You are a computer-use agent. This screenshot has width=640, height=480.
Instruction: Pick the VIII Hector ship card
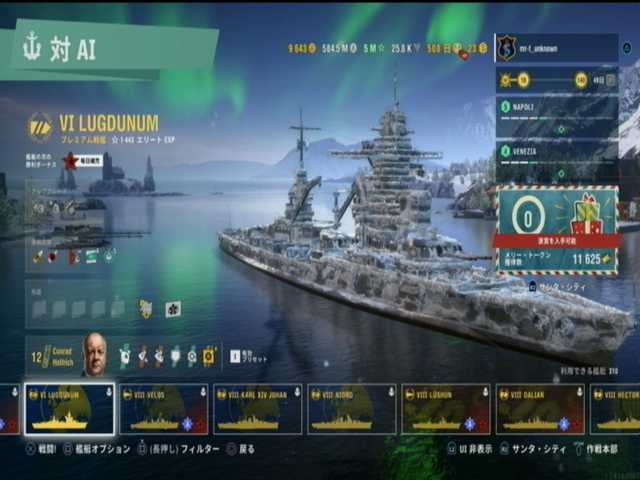pos(616,409)
